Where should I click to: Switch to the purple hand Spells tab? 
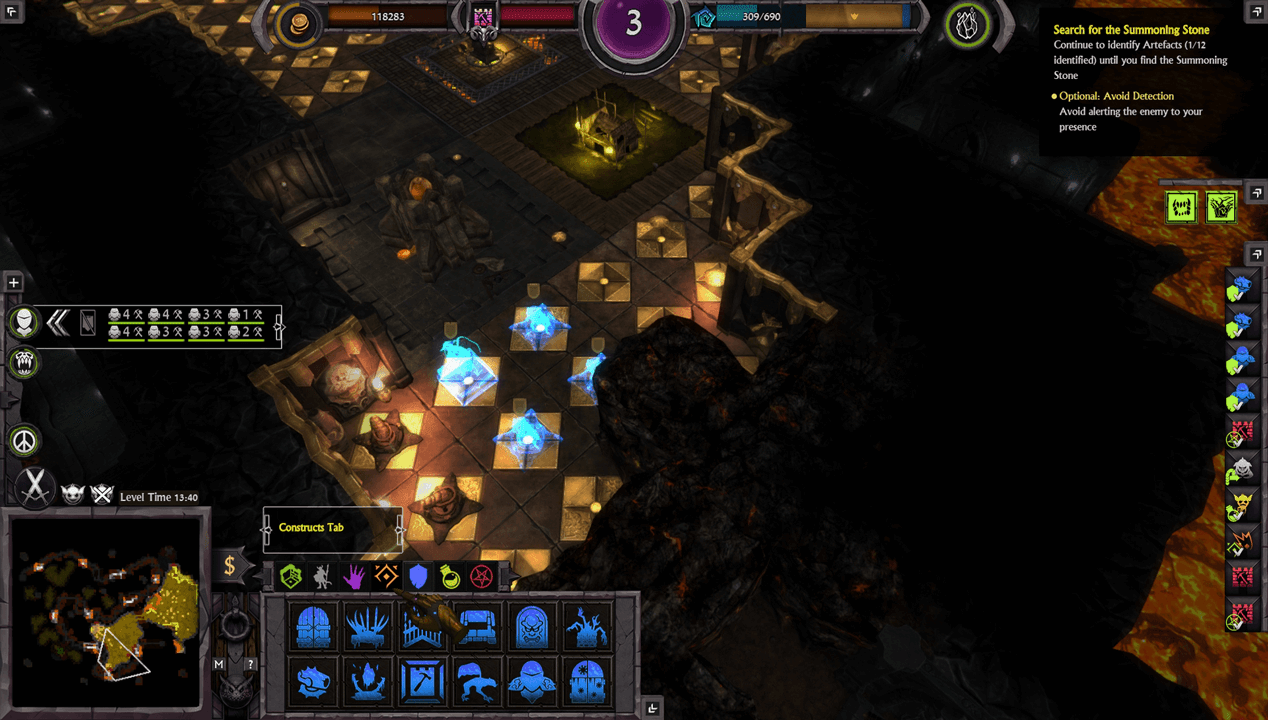pos(354,575)
